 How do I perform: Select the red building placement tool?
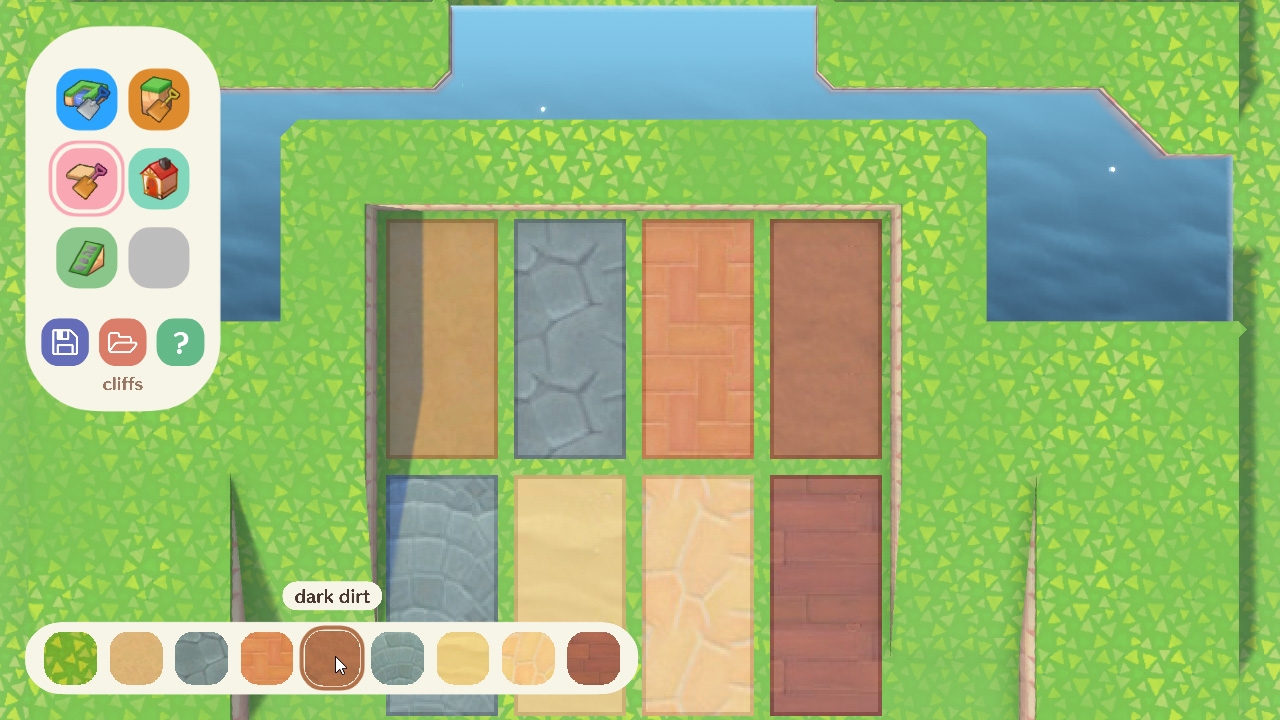(x=159, y=178)
